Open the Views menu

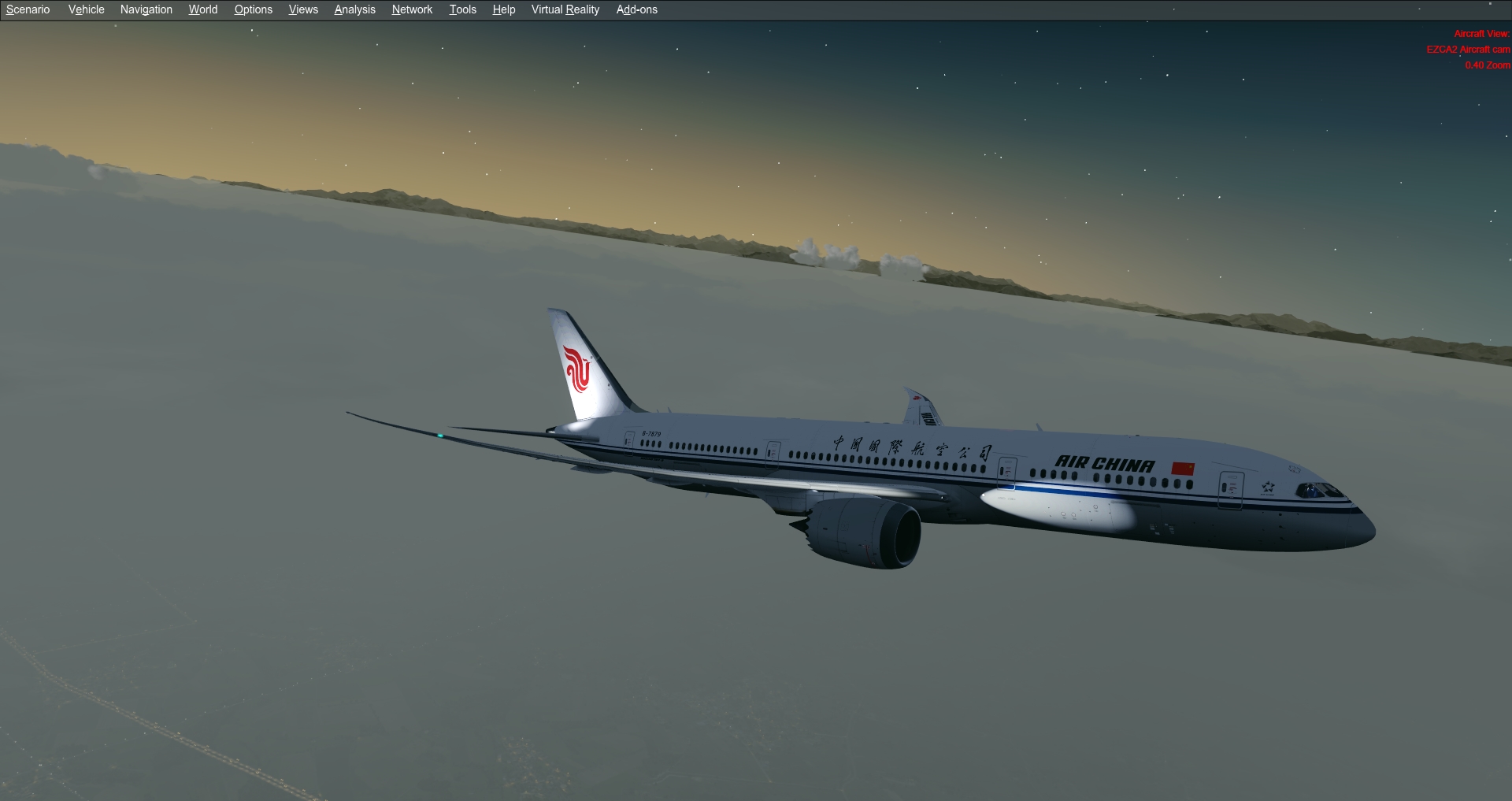(302, 9)
